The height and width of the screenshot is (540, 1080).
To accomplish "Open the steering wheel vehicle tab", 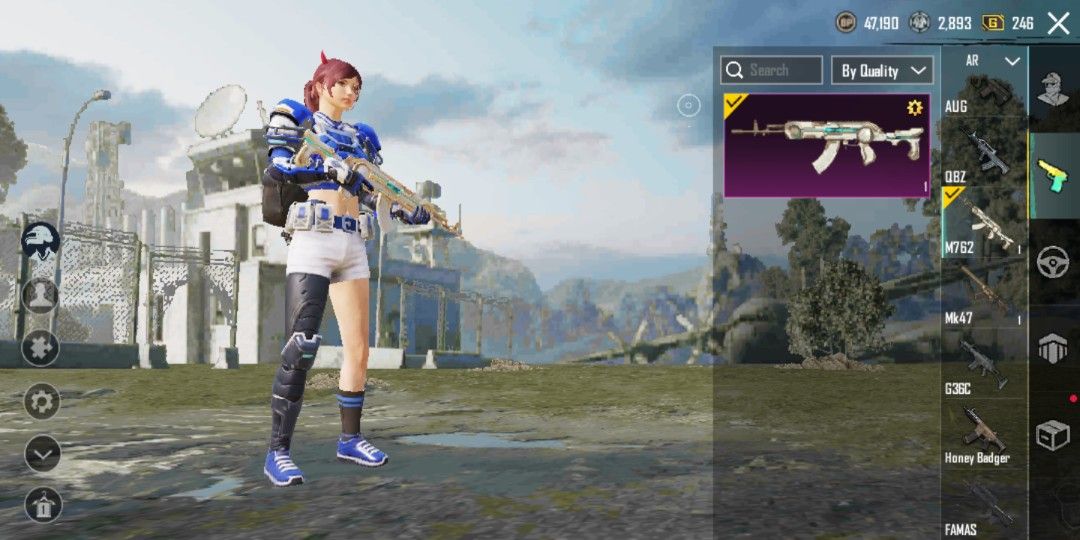I will click(x=1053, y=261).
